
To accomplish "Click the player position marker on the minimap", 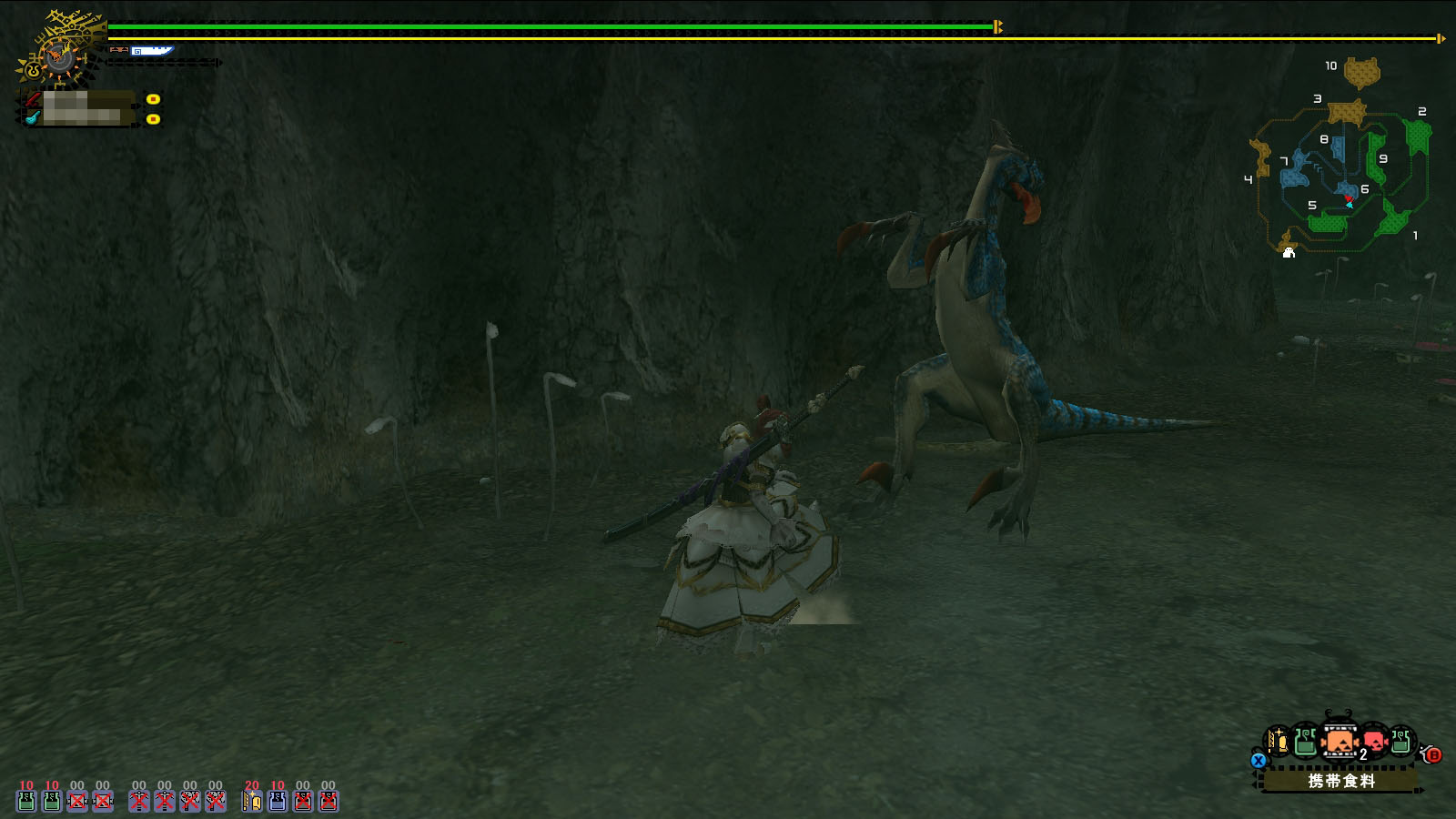I will pos(1350,204).
